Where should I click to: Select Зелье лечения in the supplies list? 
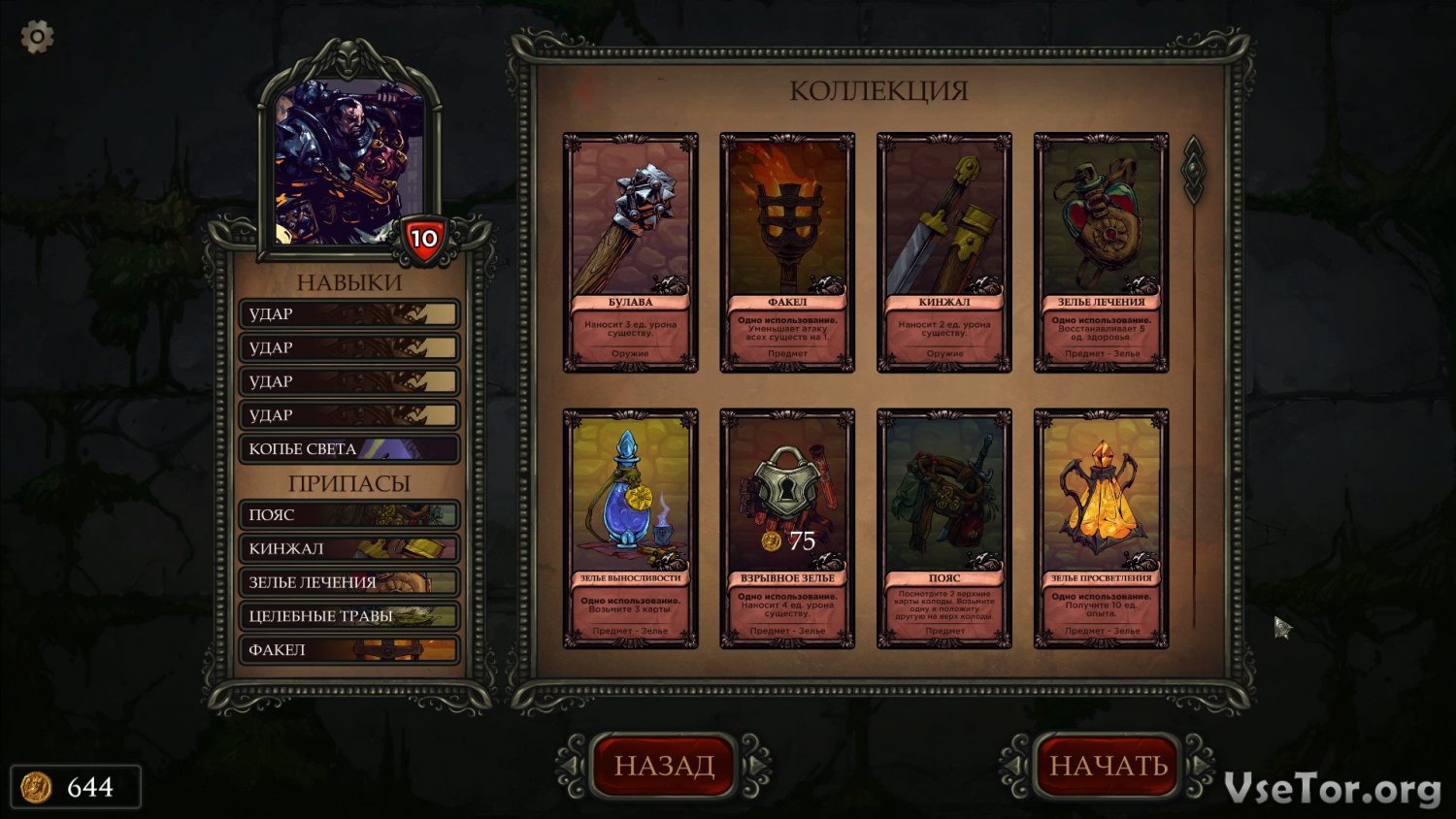click(349, 582)
